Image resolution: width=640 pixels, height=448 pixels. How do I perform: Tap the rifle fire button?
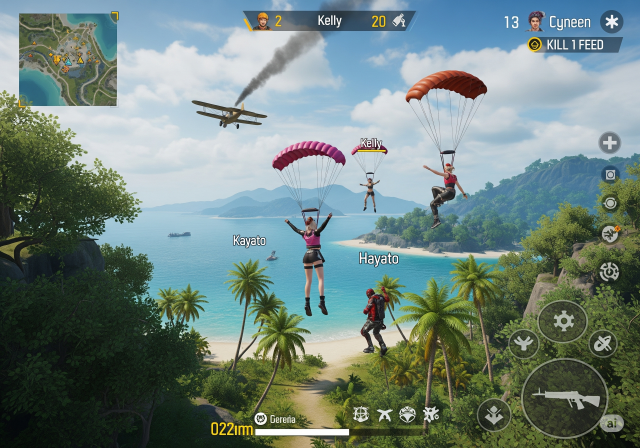pos(564,395)
